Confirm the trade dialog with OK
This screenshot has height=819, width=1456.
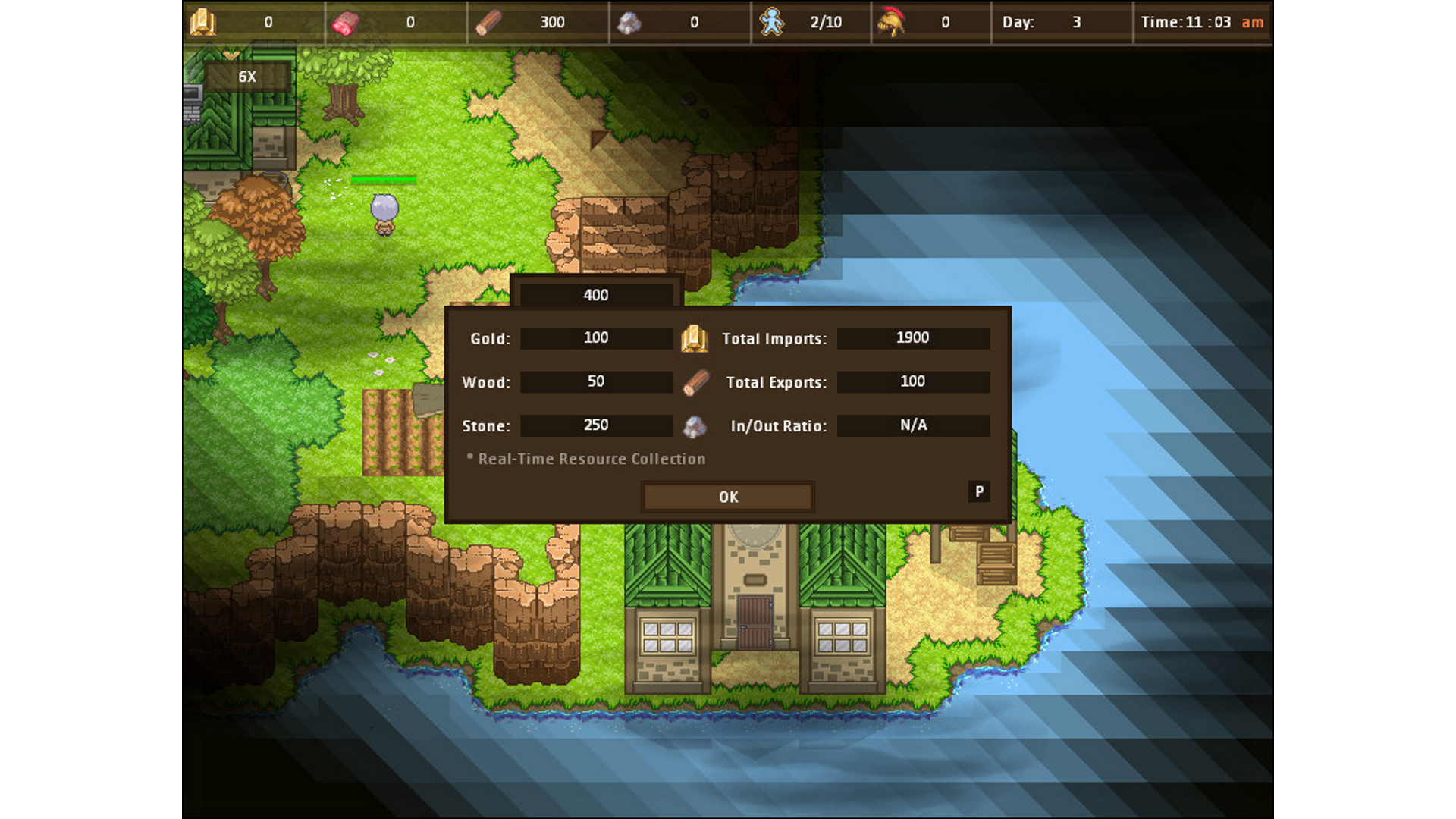[726, 497]
